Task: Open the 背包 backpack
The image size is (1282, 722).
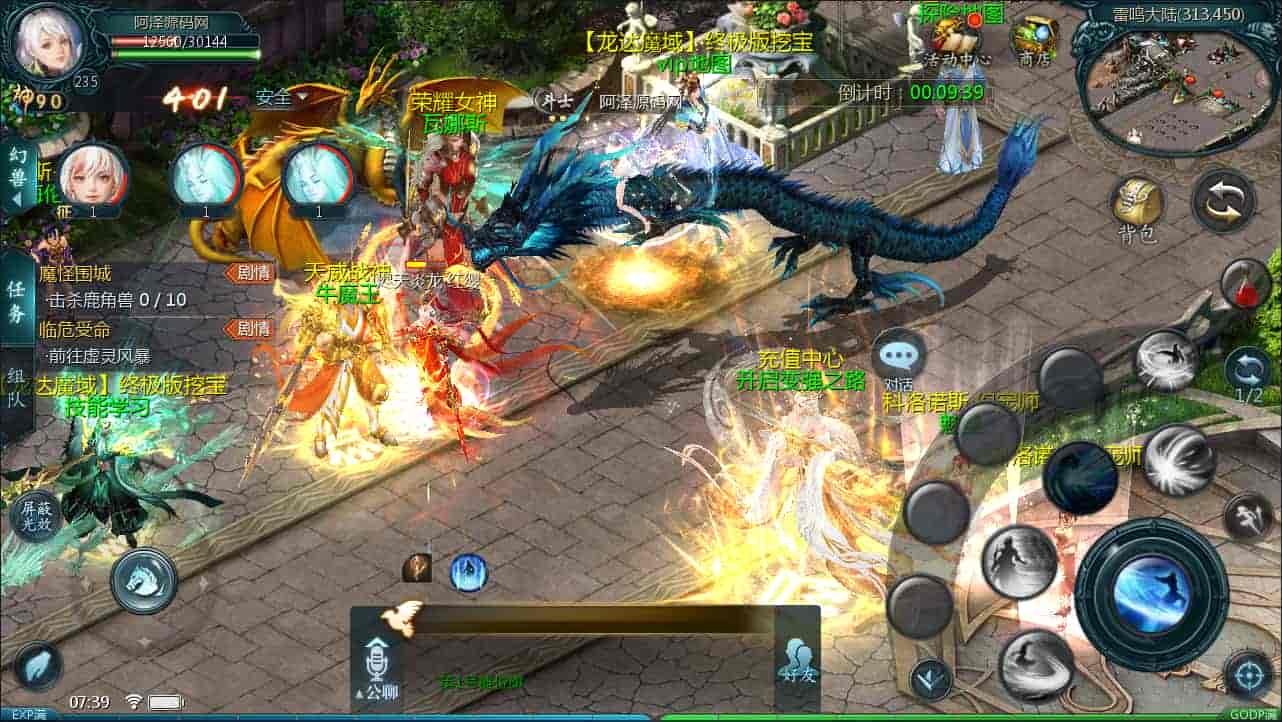Action: [x=1137, y=208]
